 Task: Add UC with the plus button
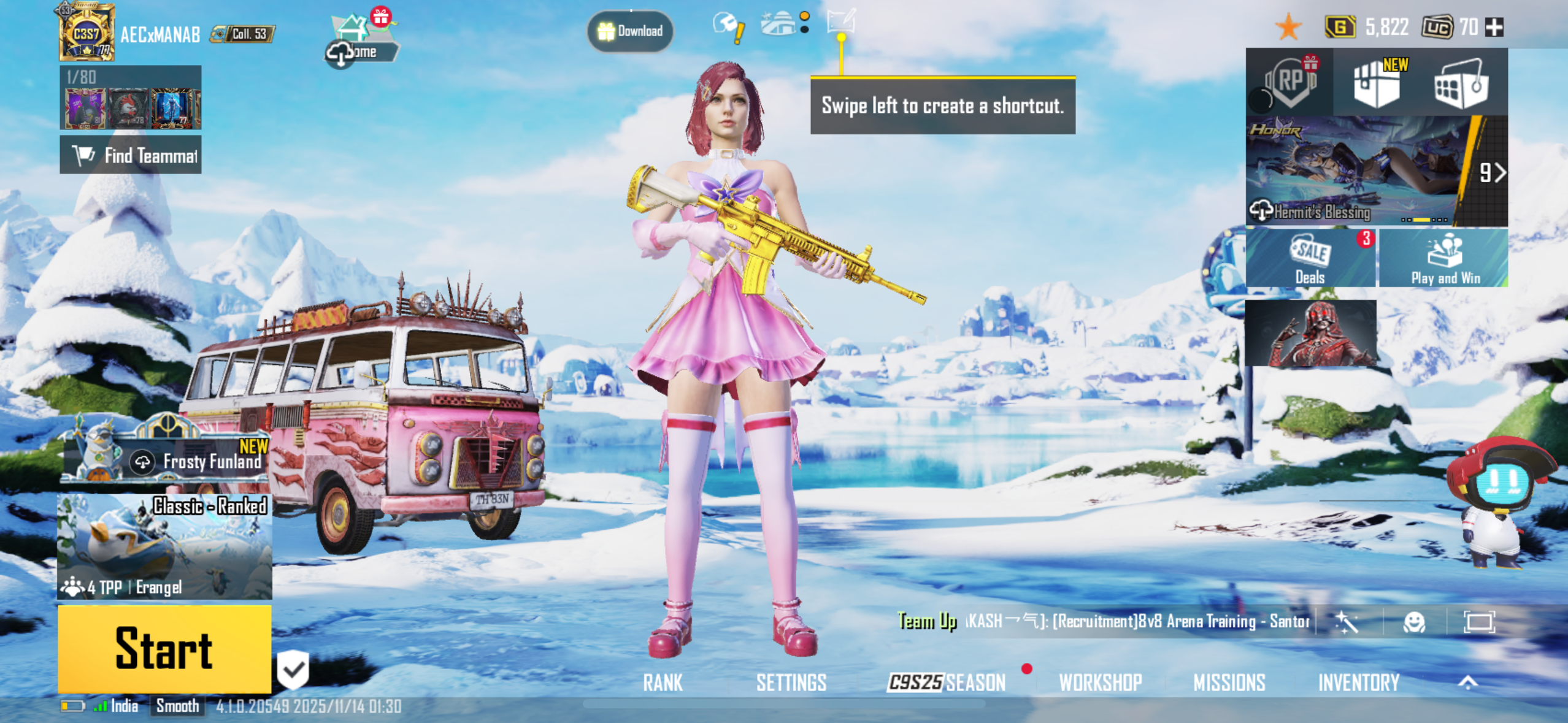(1494, 27)
